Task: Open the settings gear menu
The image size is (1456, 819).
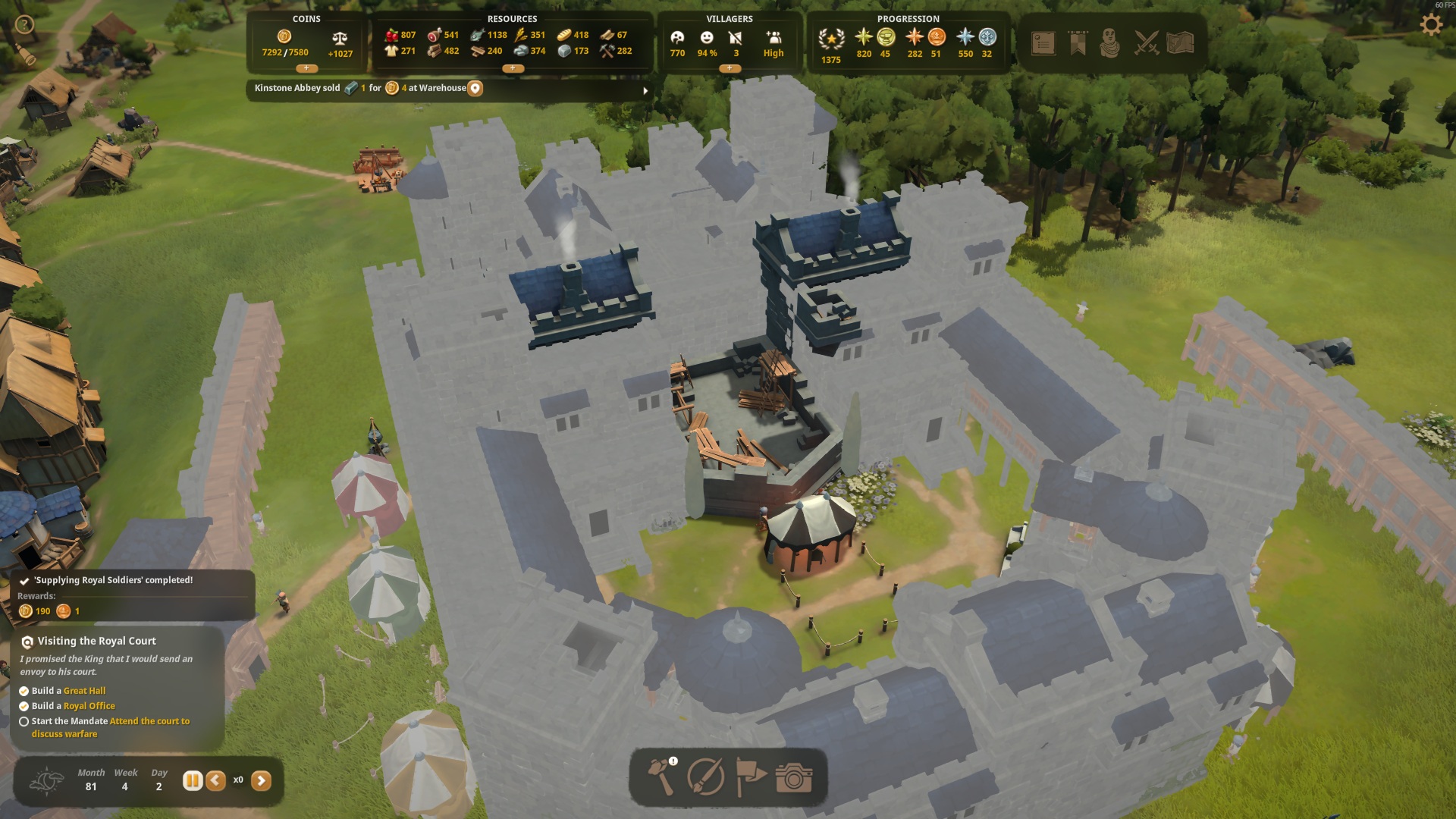Action: point(1430,25)
